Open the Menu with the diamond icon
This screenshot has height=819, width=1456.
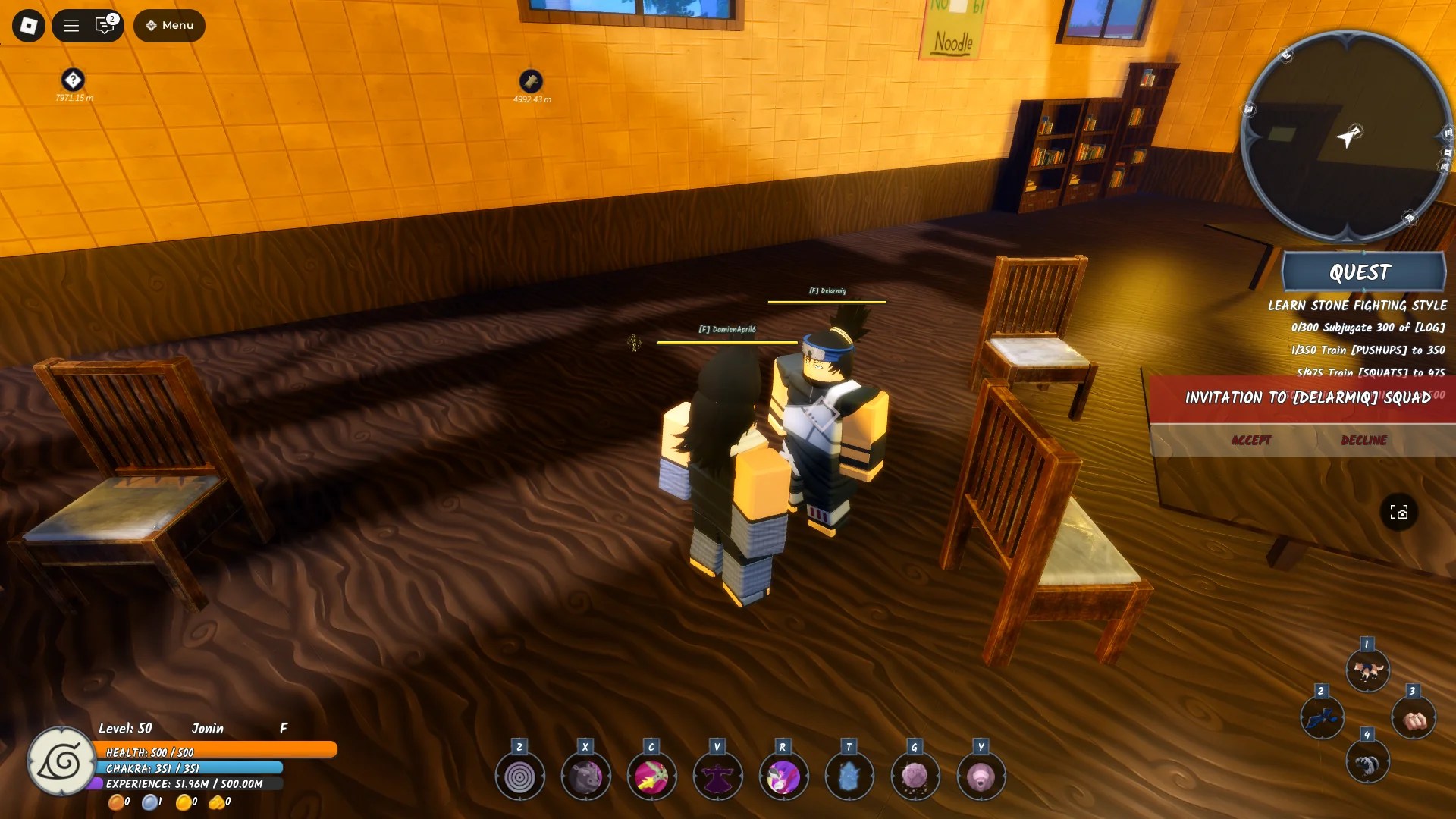pos(168,25)
